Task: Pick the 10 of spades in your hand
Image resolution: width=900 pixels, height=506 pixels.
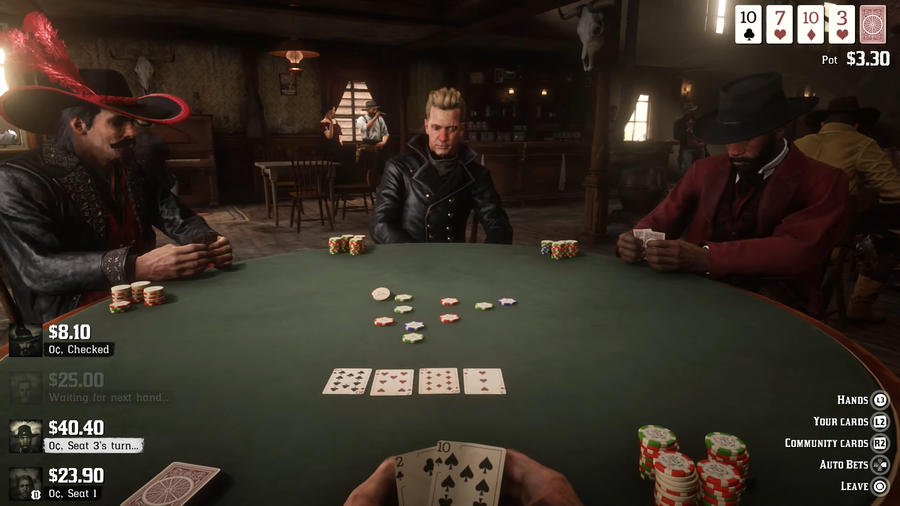Action: point(472,474)
